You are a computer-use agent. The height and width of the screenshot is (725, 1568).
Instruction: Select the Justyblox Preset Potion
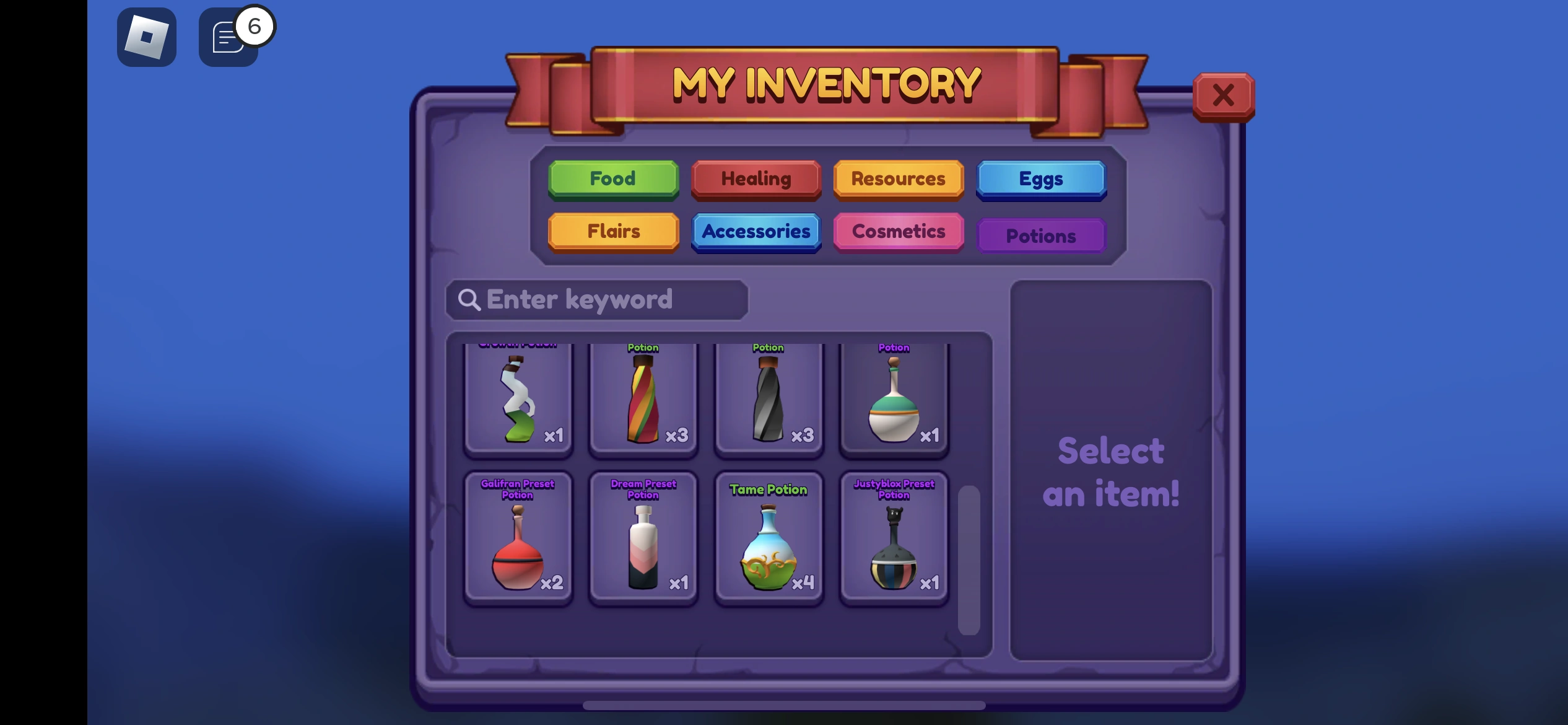[894, 539]
